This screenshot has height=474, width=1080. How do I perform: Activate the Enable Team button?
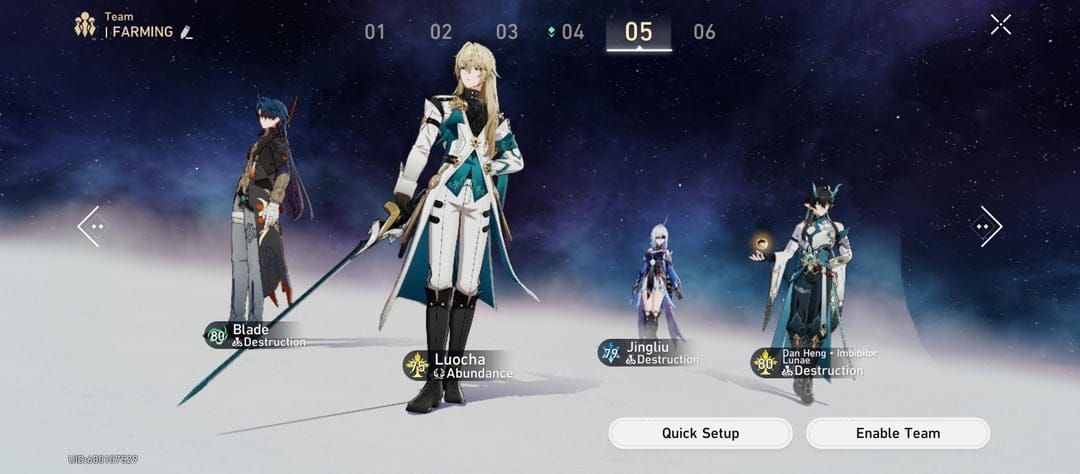(x=897, y=433)
